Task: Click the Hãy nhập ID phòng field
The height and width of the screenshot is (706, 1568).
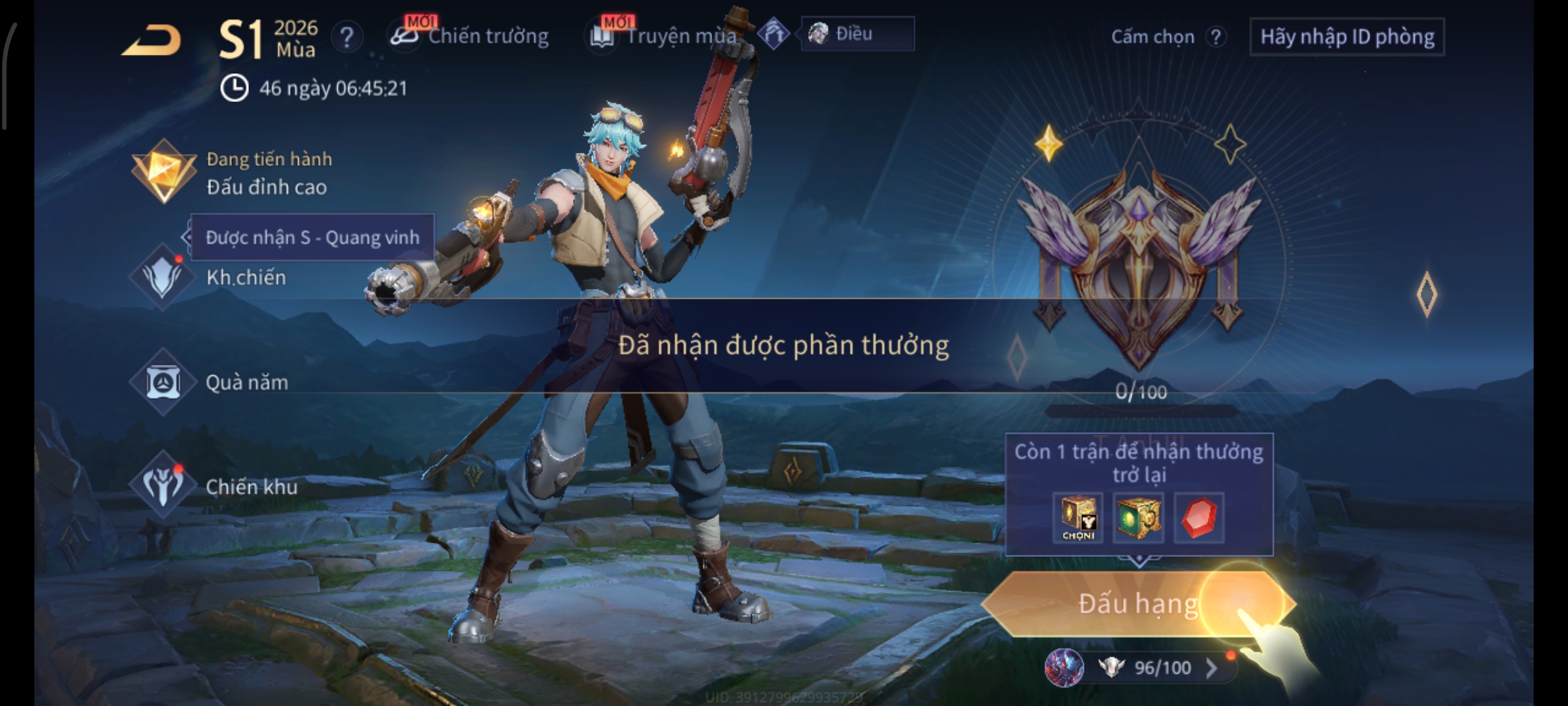Action: [1347, 37]
